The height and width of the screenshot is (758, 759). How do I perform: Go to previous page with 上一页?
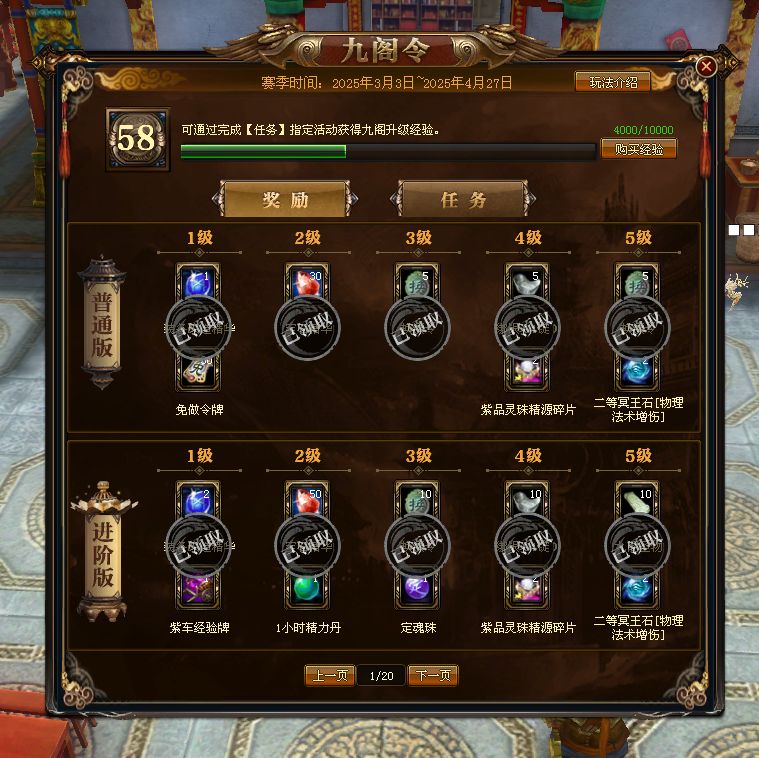coord(329,676)
